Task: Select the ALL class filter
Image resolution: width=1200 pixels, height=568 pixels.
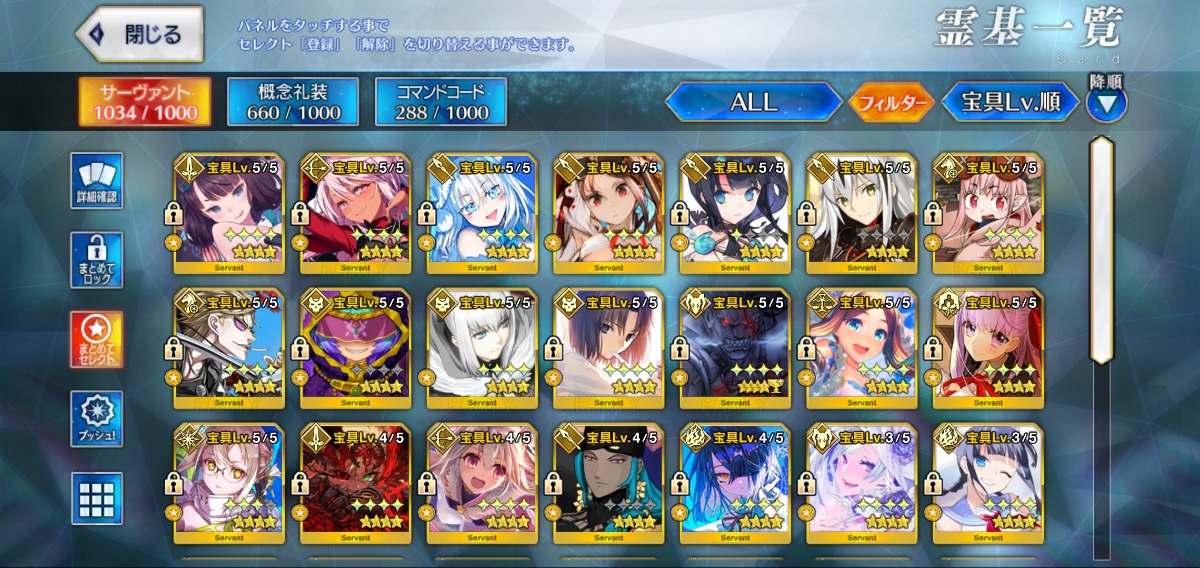Action: click(x=753, y=102)
